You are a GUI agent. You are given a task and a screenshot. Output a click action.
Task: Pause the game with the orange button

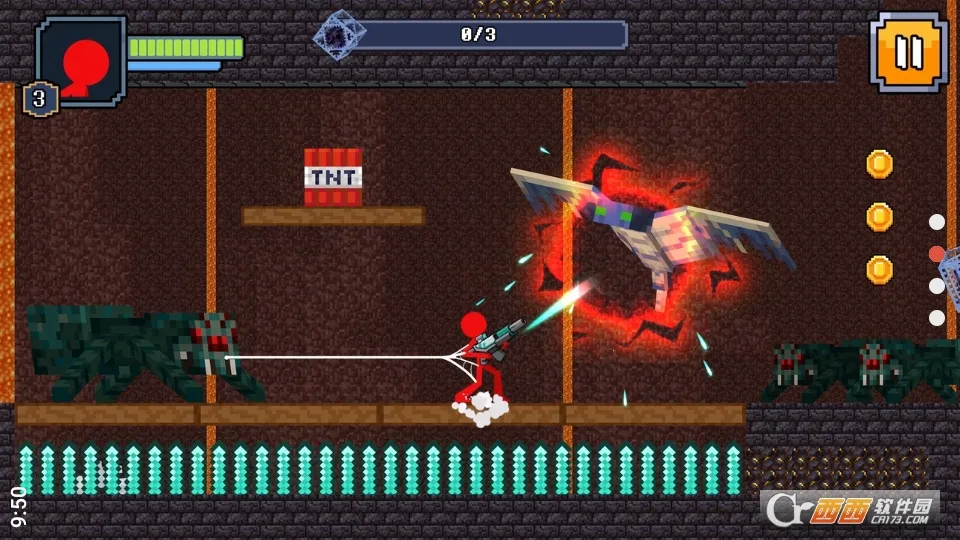[907, 52]
